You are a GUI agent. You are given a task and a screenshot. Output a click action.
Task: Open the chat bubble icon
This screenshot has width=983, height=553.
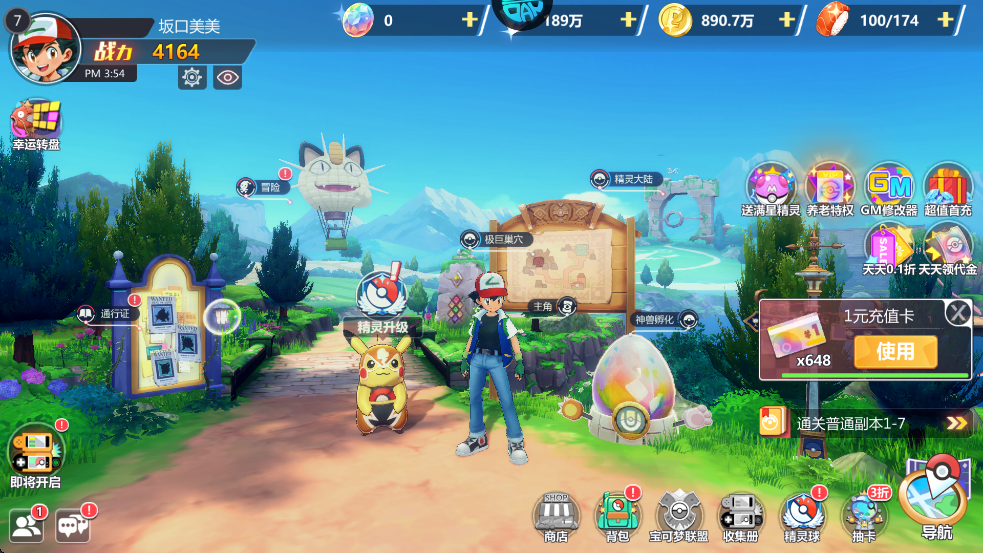[x=73, y=526]
